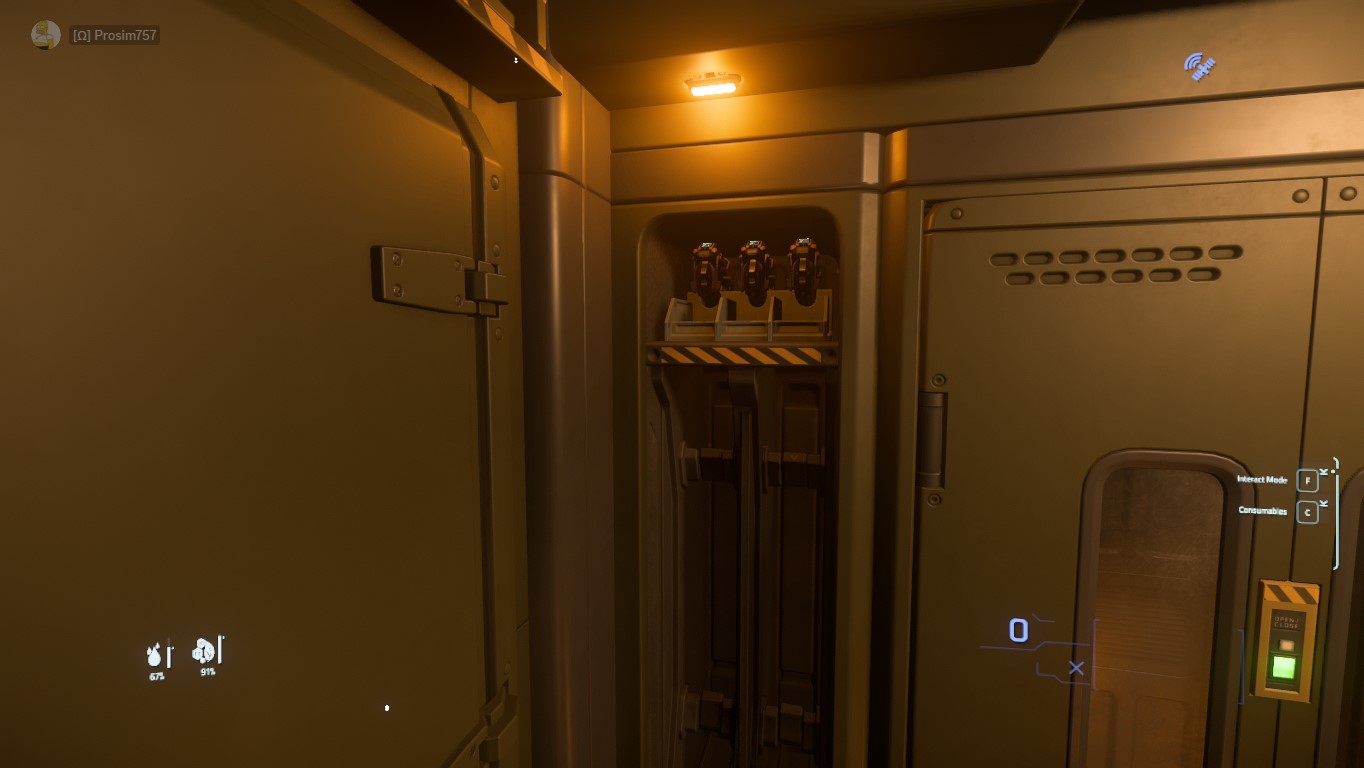Image resolution: width=1364 pixels, height=768 pixels.
Task: Click the X cancel icon near the counter
Action: (x=1077, y=668)
